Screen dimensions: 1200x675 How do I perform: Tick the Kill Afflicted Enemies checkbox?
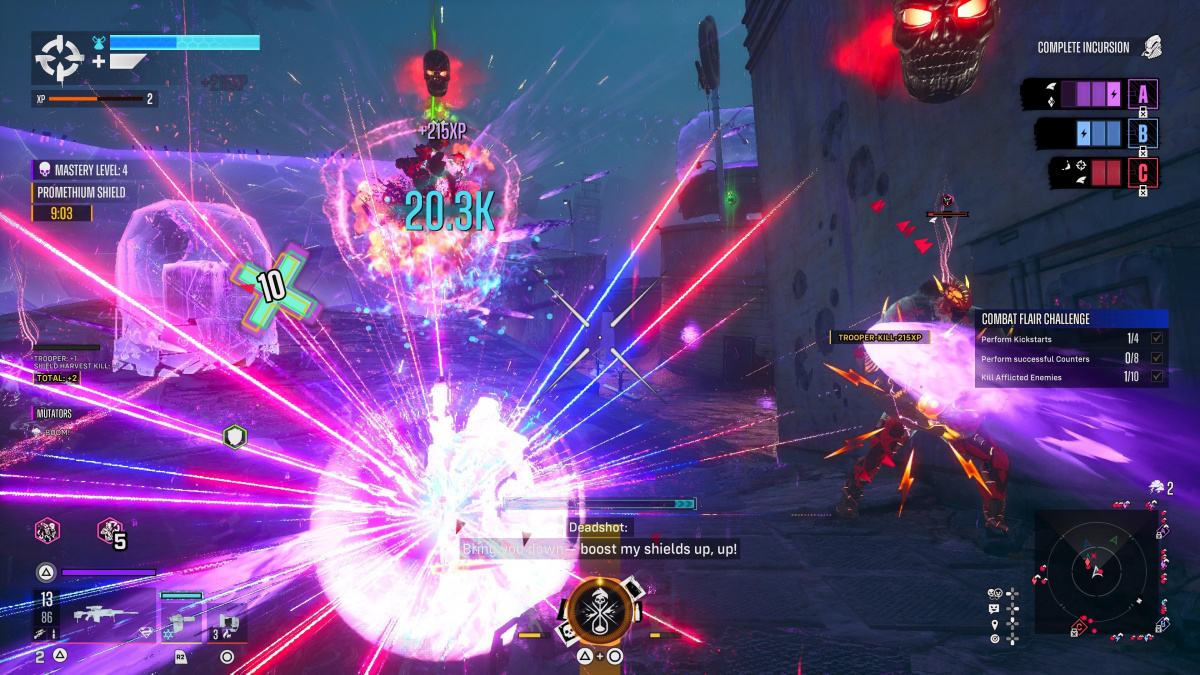[1156, 376]
